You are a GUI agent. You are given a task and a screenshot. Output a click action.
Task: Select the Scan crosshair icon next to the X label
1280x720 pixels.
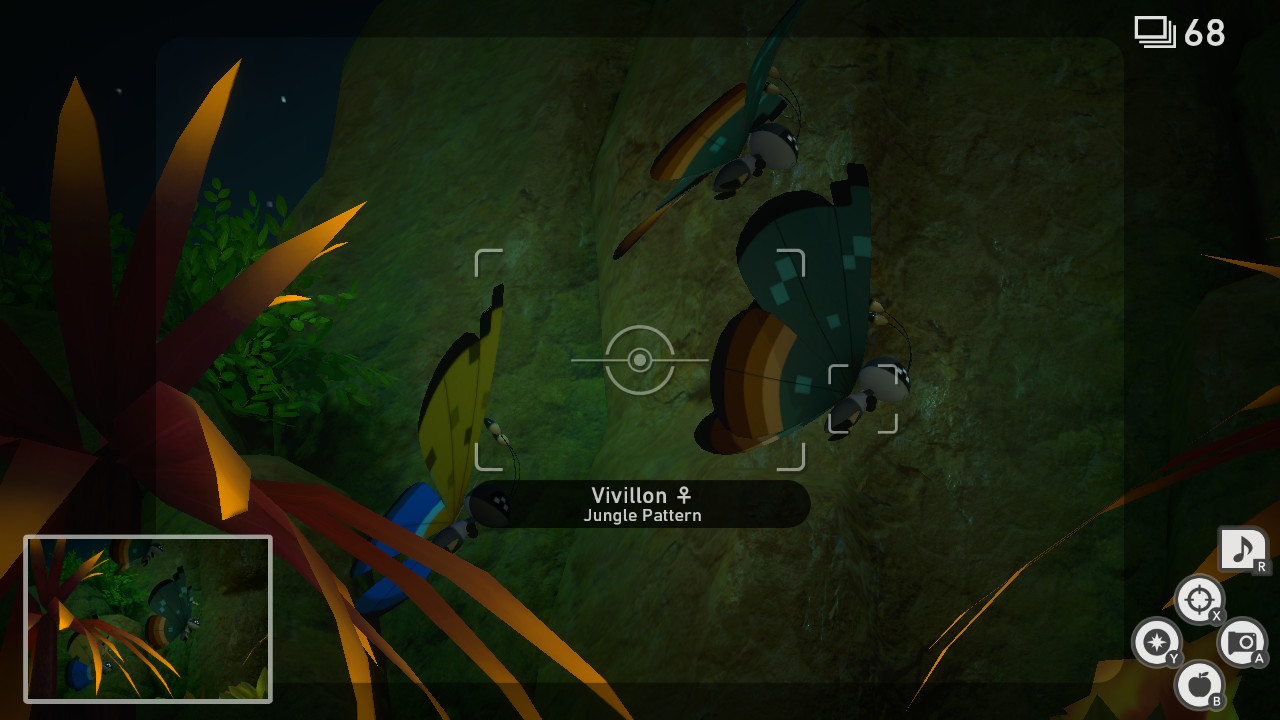(x=1199, y=600)
